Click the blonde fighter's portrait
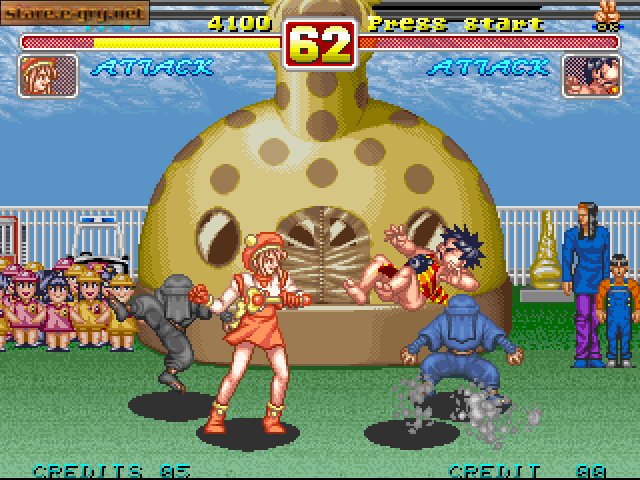This screenshot has width=640, height=480. click(48, 76)
